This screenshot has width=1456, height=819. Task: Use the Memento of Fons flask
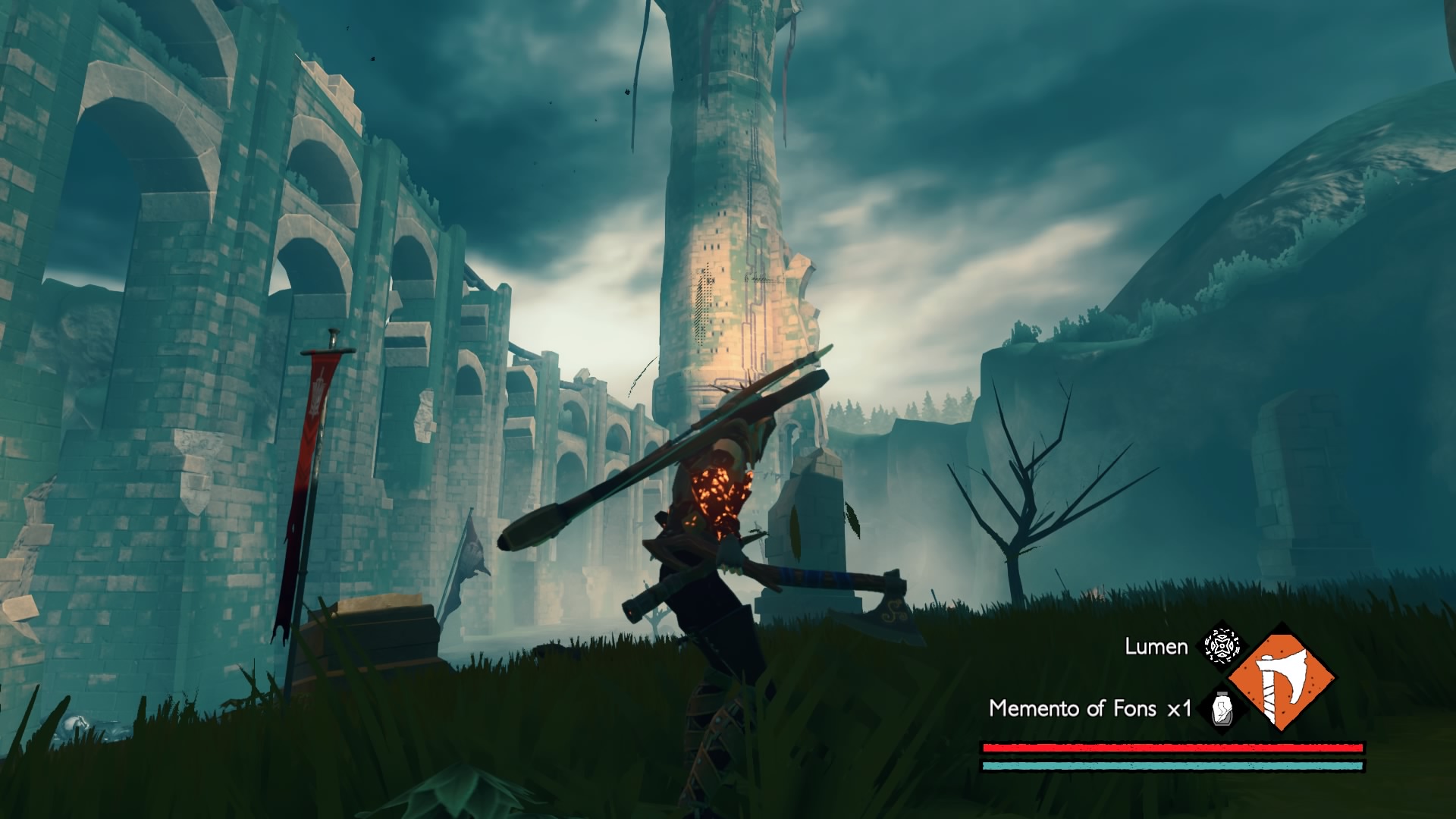1222,708
